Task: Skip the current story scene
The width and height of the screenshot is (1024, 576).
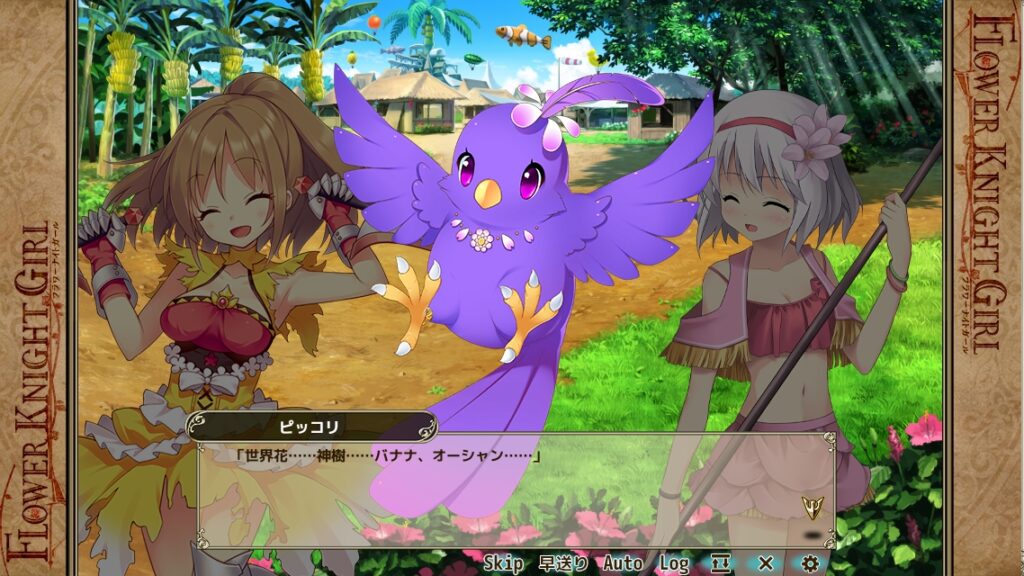Action: pos(503,564)
